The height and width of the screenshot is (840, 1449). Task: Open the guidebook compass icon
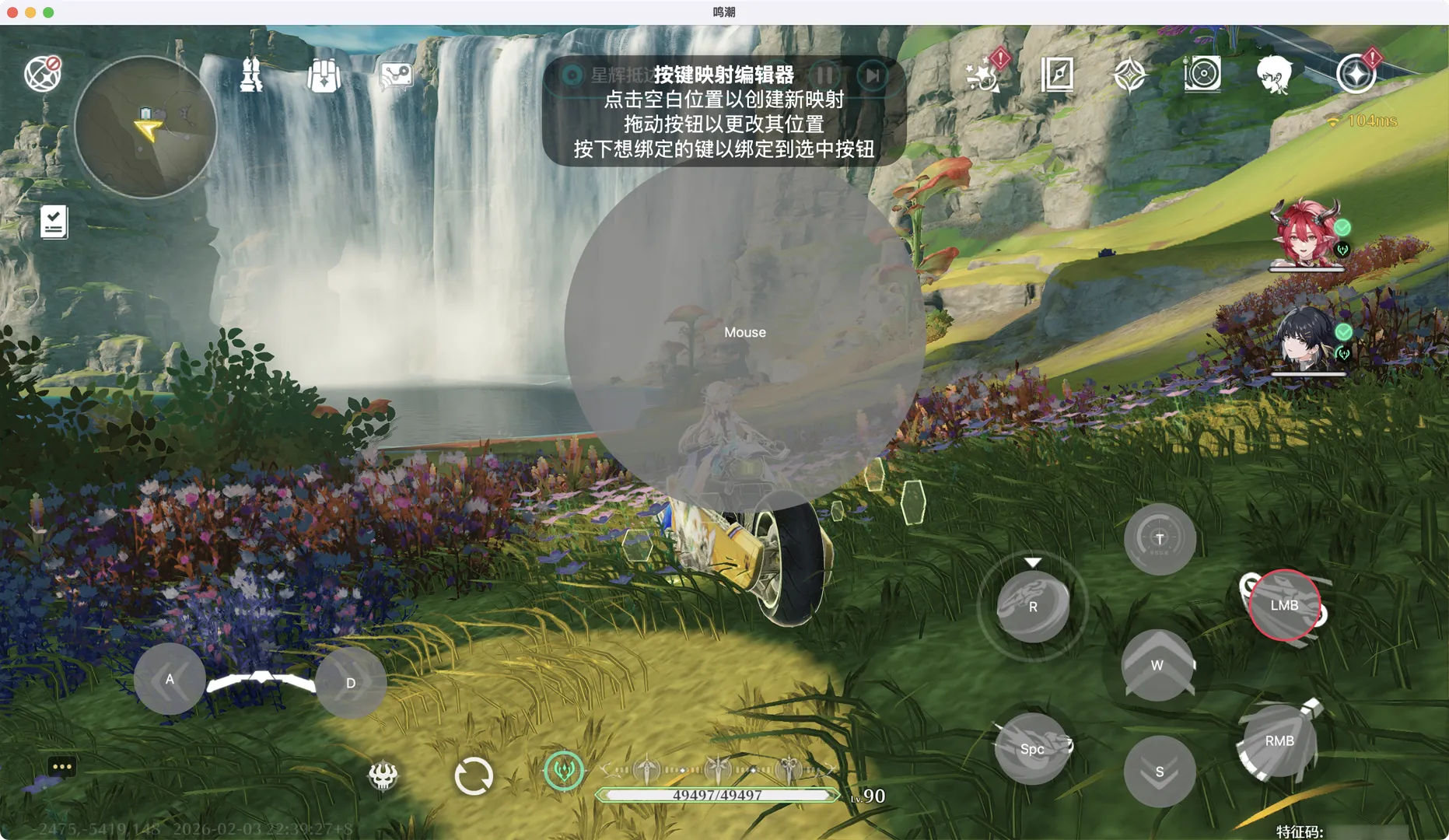click(1057, 75)
